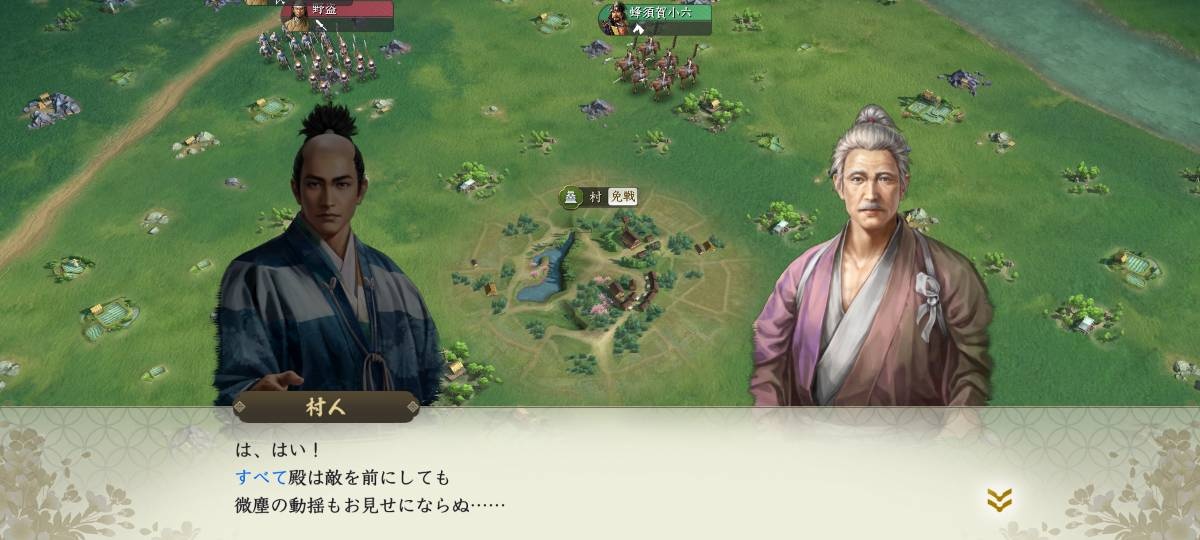
Task: Click the 村 免戦 village label
Action: [x=600, y=197]
